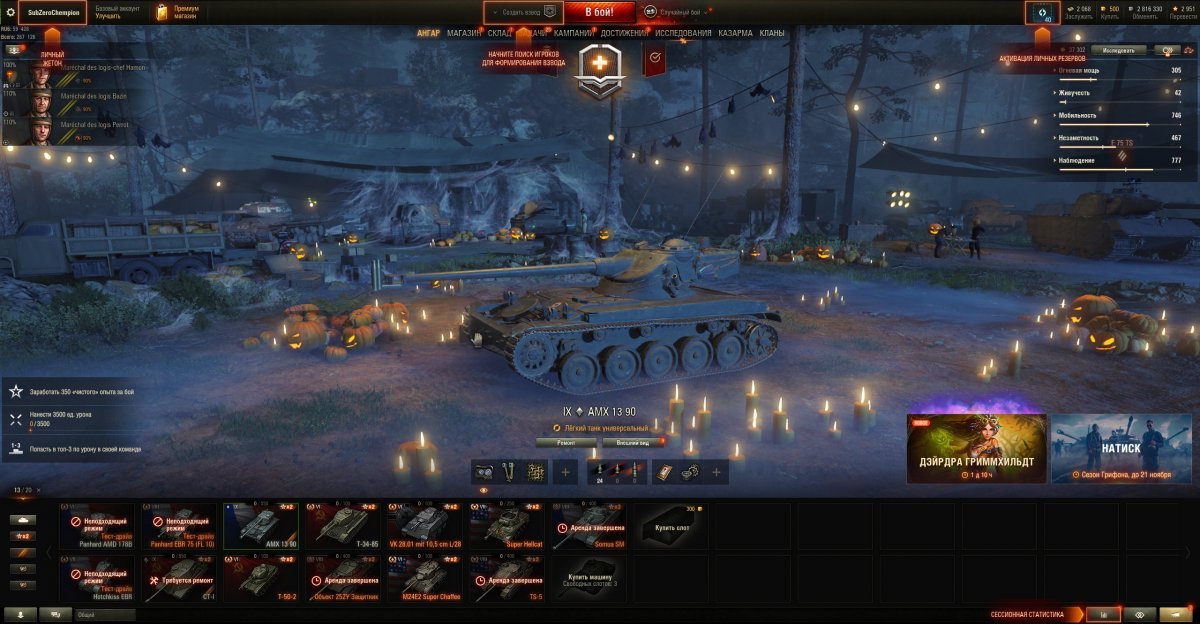Buy a new garage slot via Купить слот
The image size is (1200, 624).
click(671, 526)
